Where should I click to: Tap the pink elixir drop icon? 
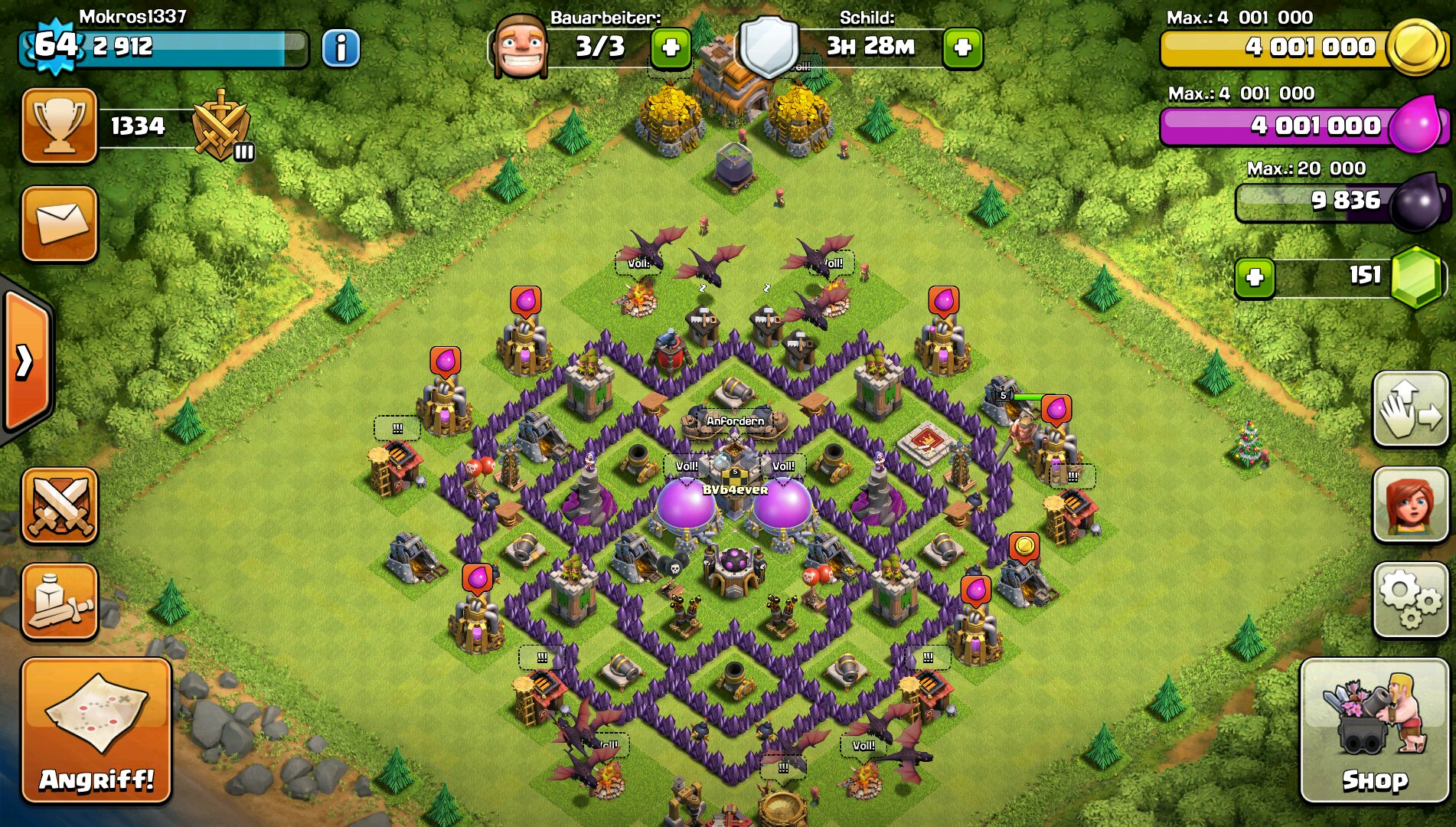tap(1415, 126)
